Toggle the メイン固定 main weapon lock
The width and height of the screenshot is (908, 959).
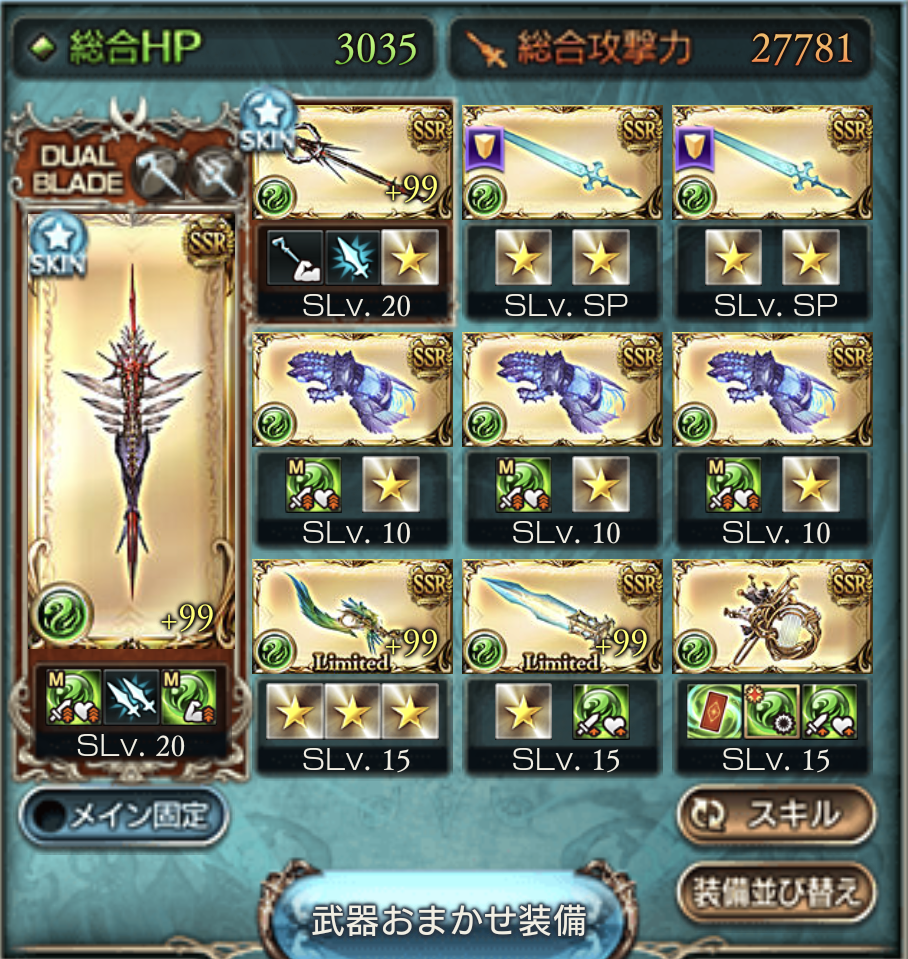(x=124, y=816)
